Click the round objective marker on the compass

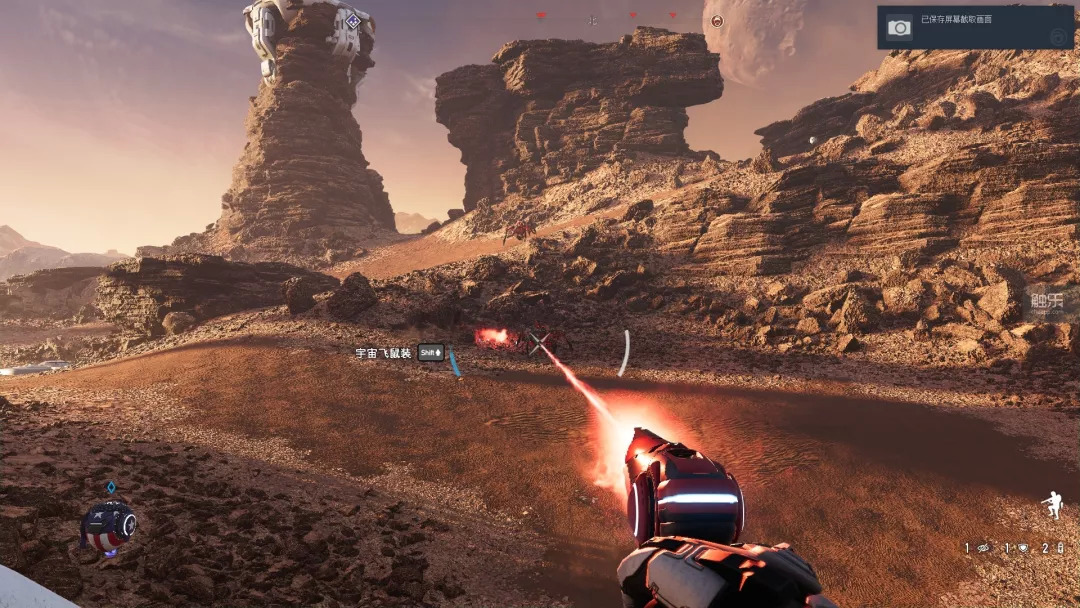717,20
